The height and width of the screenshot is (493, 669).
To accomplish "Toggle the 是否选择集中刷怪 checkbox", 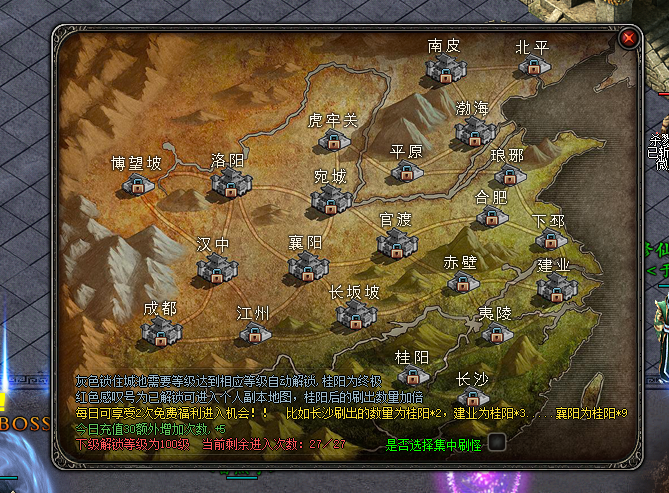I will [496, 442].
